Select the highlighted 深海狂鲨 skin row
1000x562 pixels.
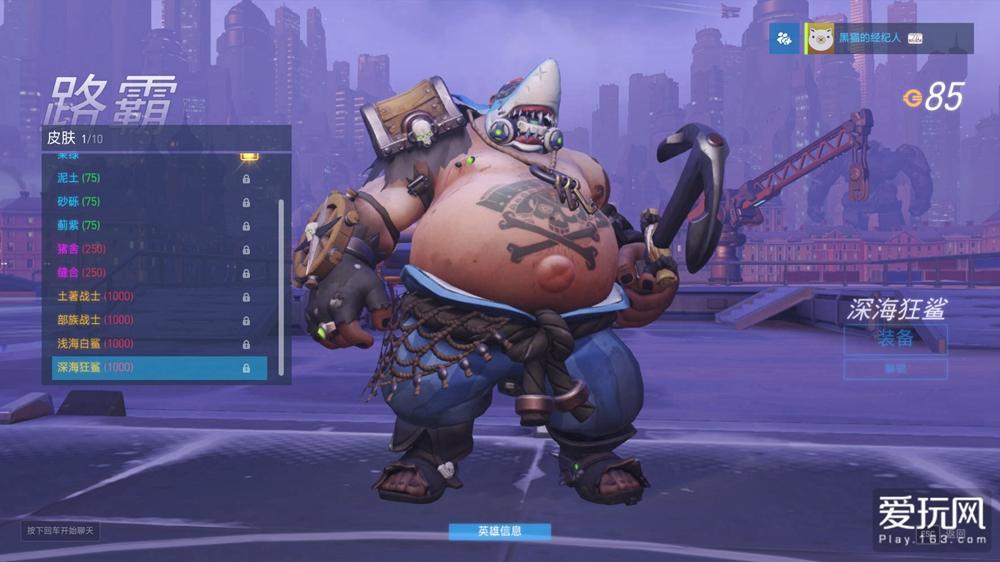[x=158, y=368]
